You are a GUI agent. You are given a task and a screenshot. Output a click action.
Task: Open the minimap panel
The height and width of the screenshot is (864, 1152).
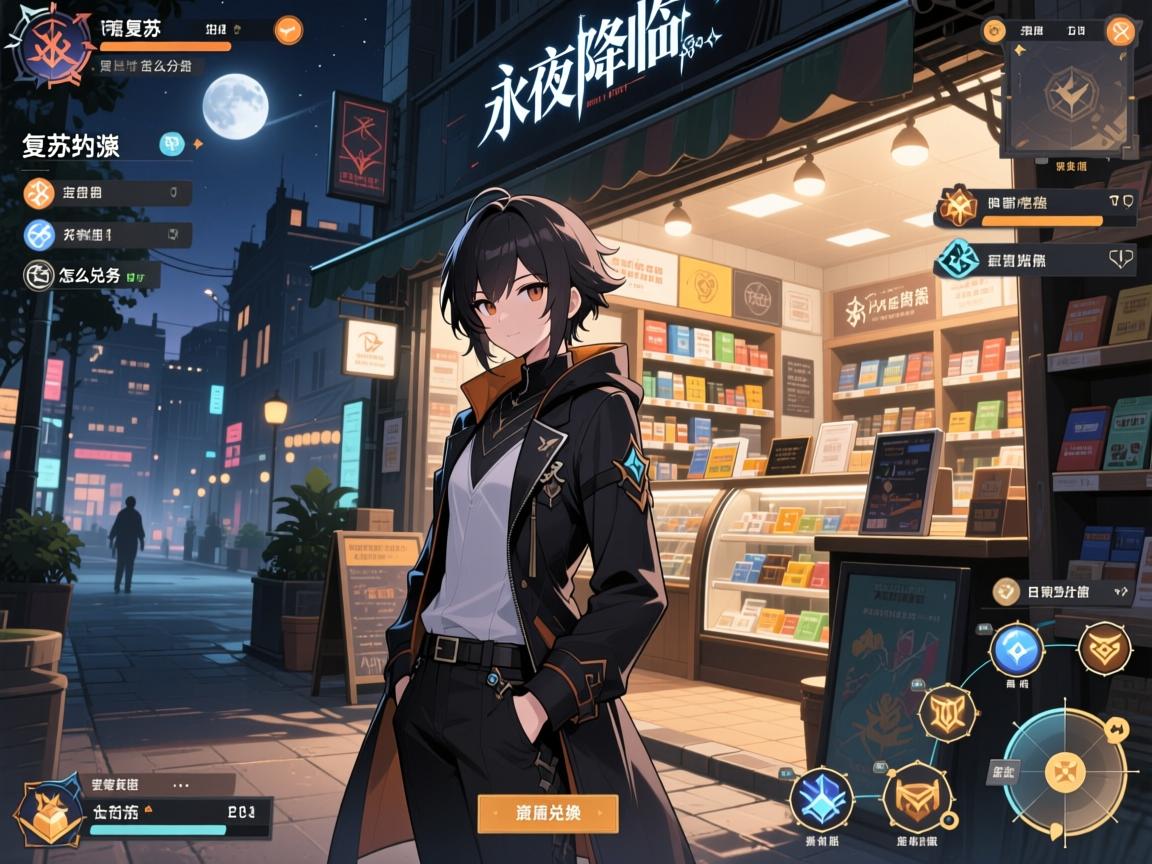click(1069, 95)
